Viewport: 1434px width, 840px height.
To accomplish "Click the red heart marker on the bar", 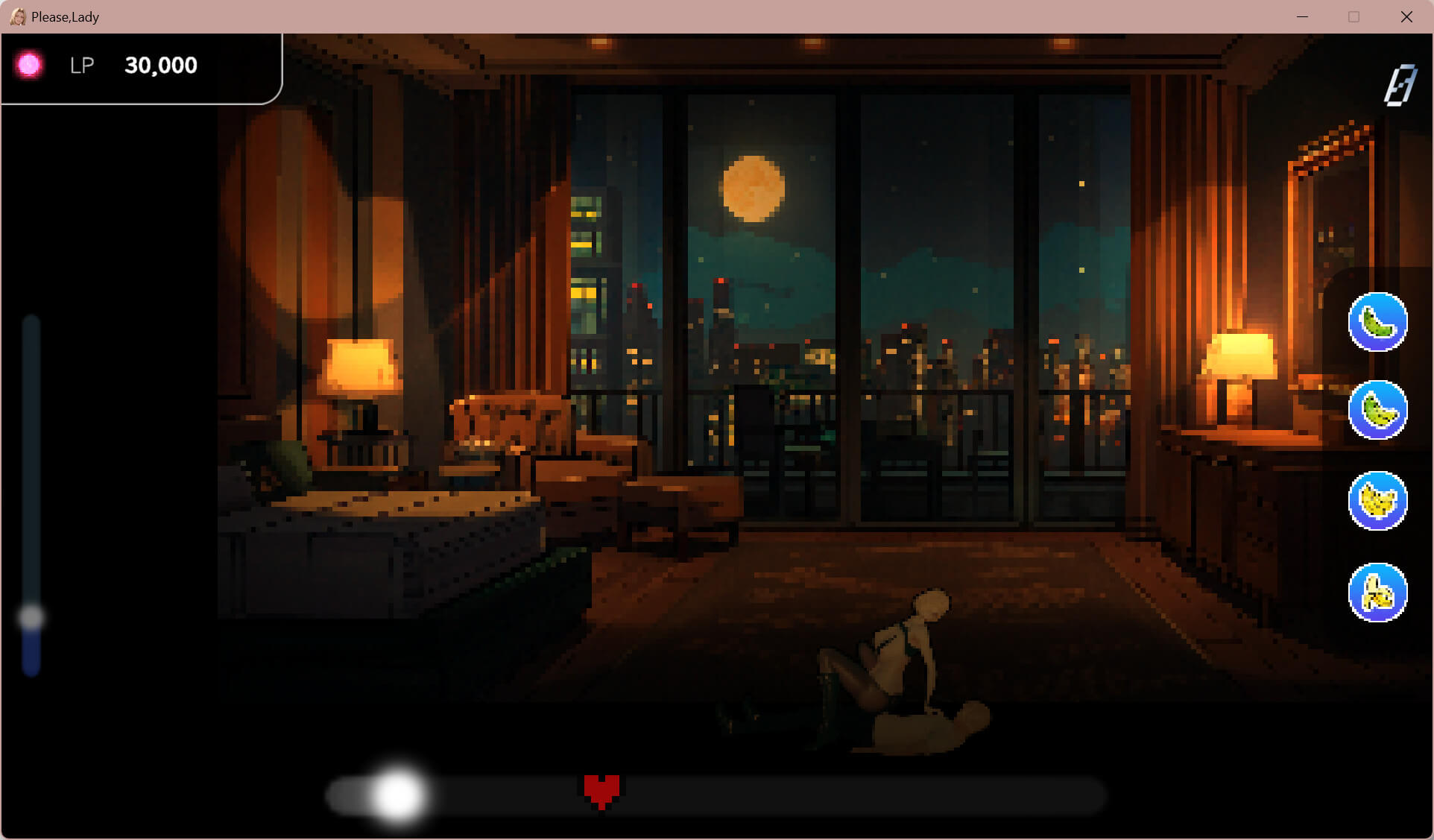I will point(601,791).
